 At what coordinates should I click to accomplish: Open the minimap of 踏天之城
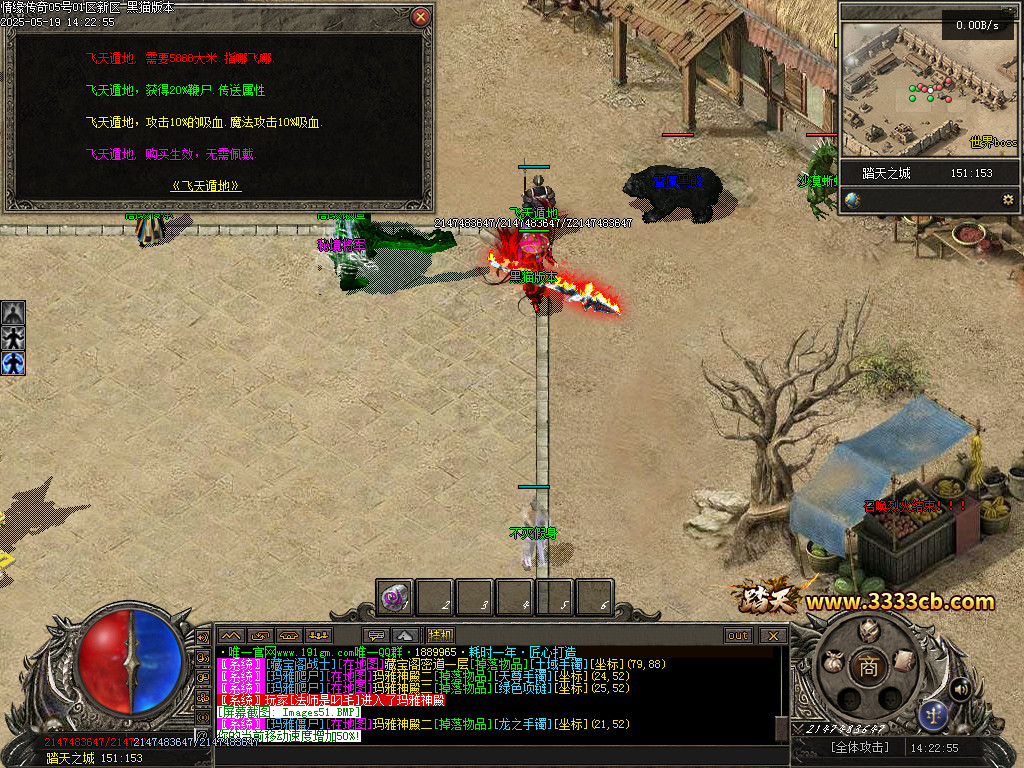(930, 88)
